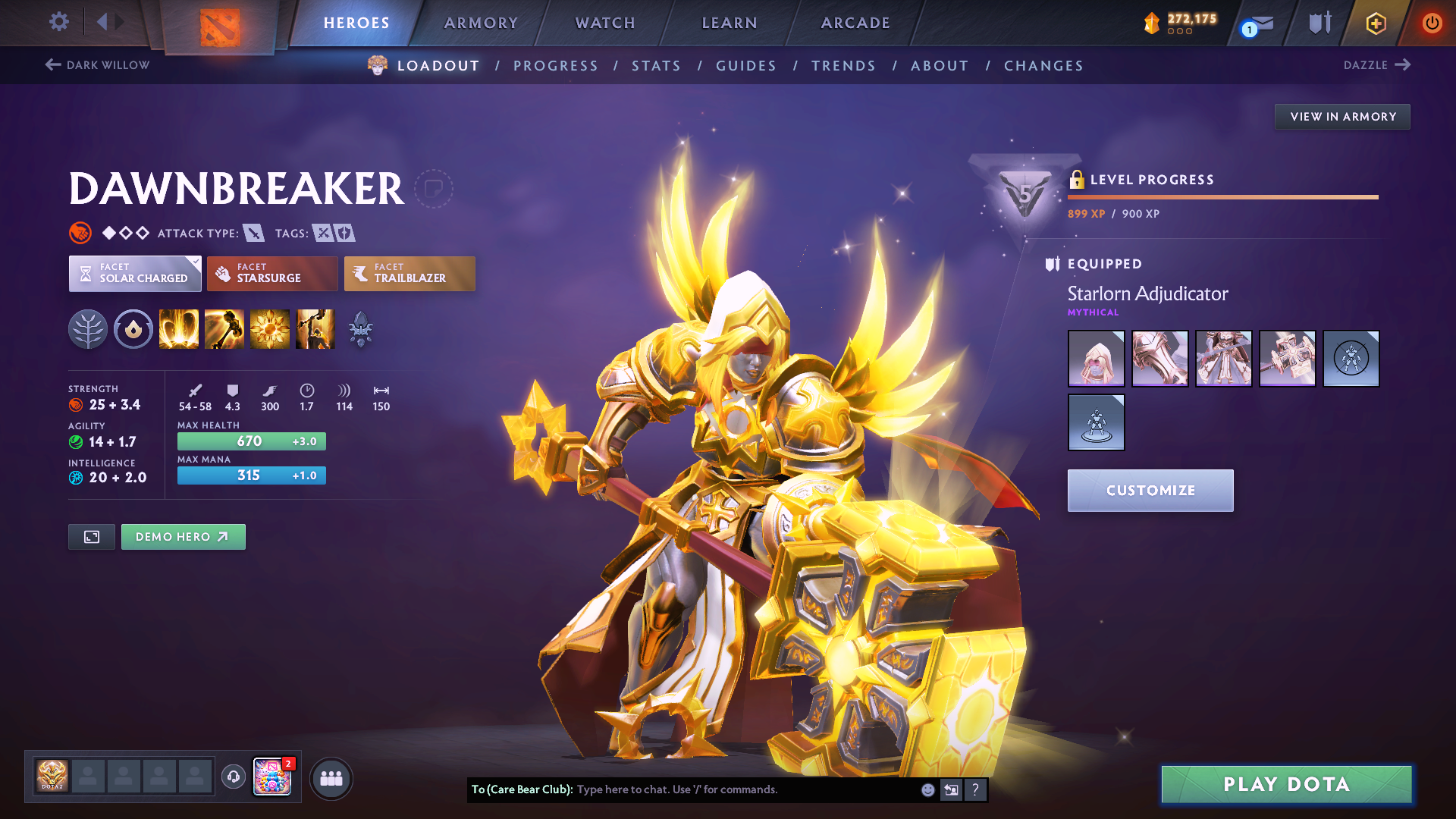Choose the Trailblazer facet
Screen dimensions: 1456x819
coord(409,273)
